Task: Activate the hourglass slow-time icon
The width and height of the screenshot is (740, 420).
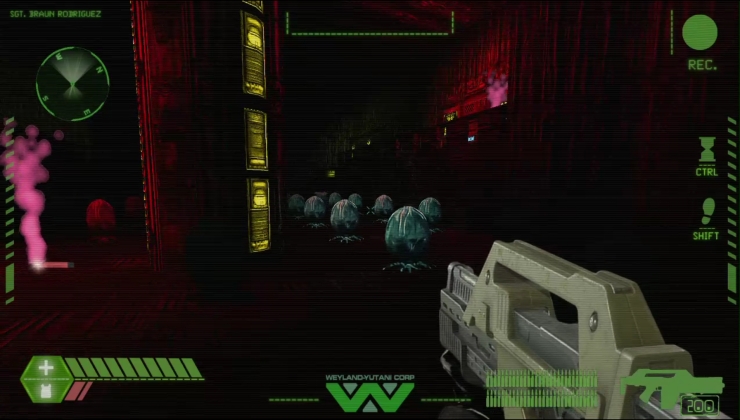Action: (x=707, y=150)
